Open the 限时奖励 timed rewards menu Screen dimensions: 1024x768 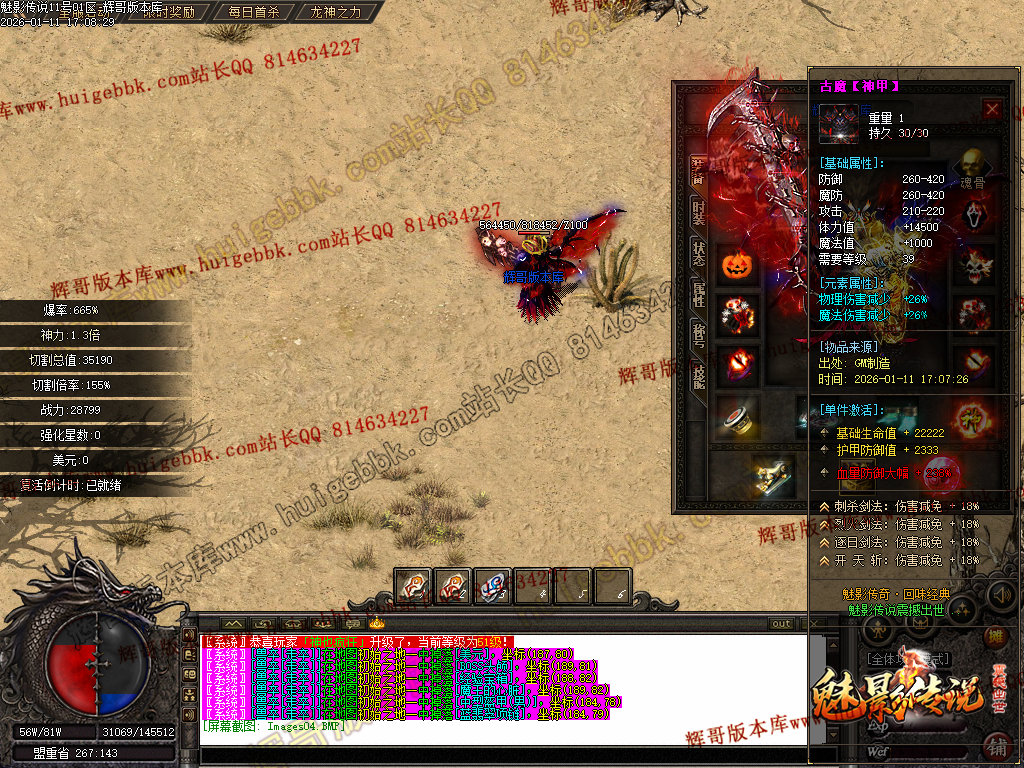(169, 13)
